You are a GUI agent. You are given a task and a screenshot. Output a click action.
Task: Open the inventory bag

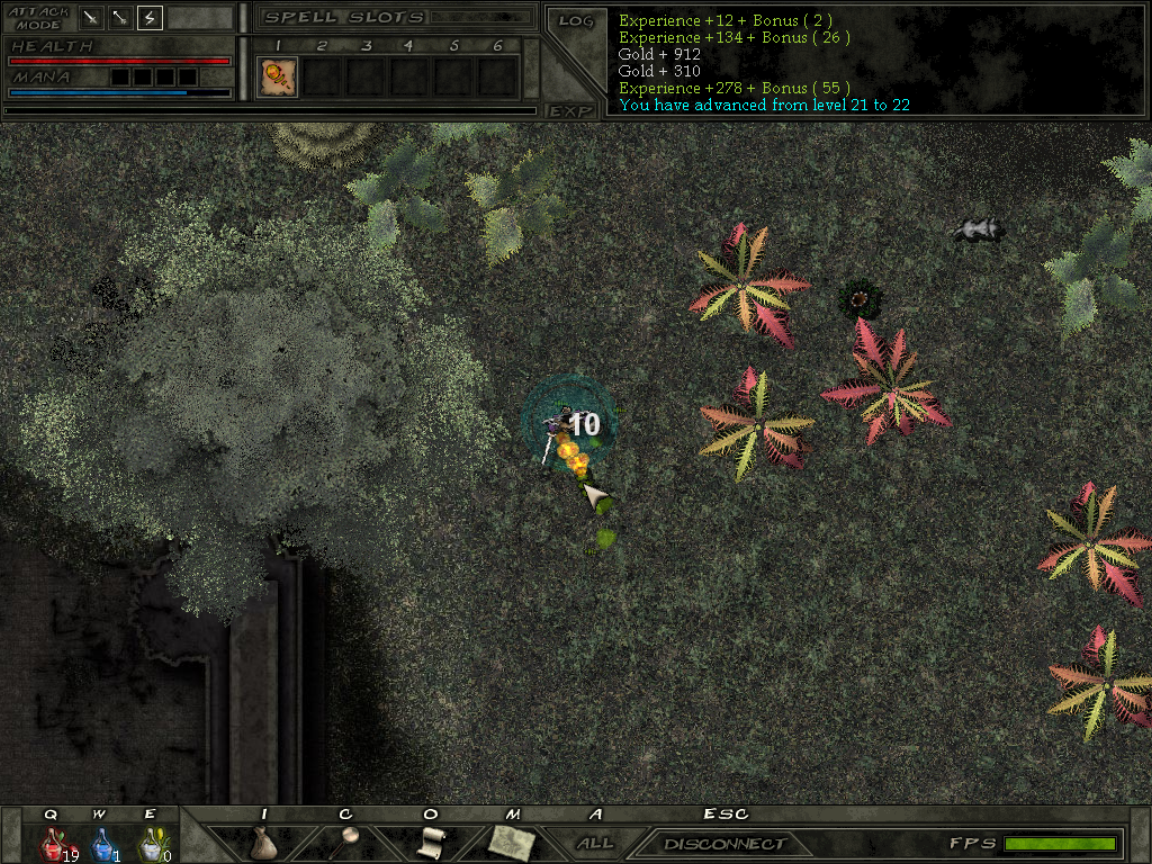coord(263,843)
